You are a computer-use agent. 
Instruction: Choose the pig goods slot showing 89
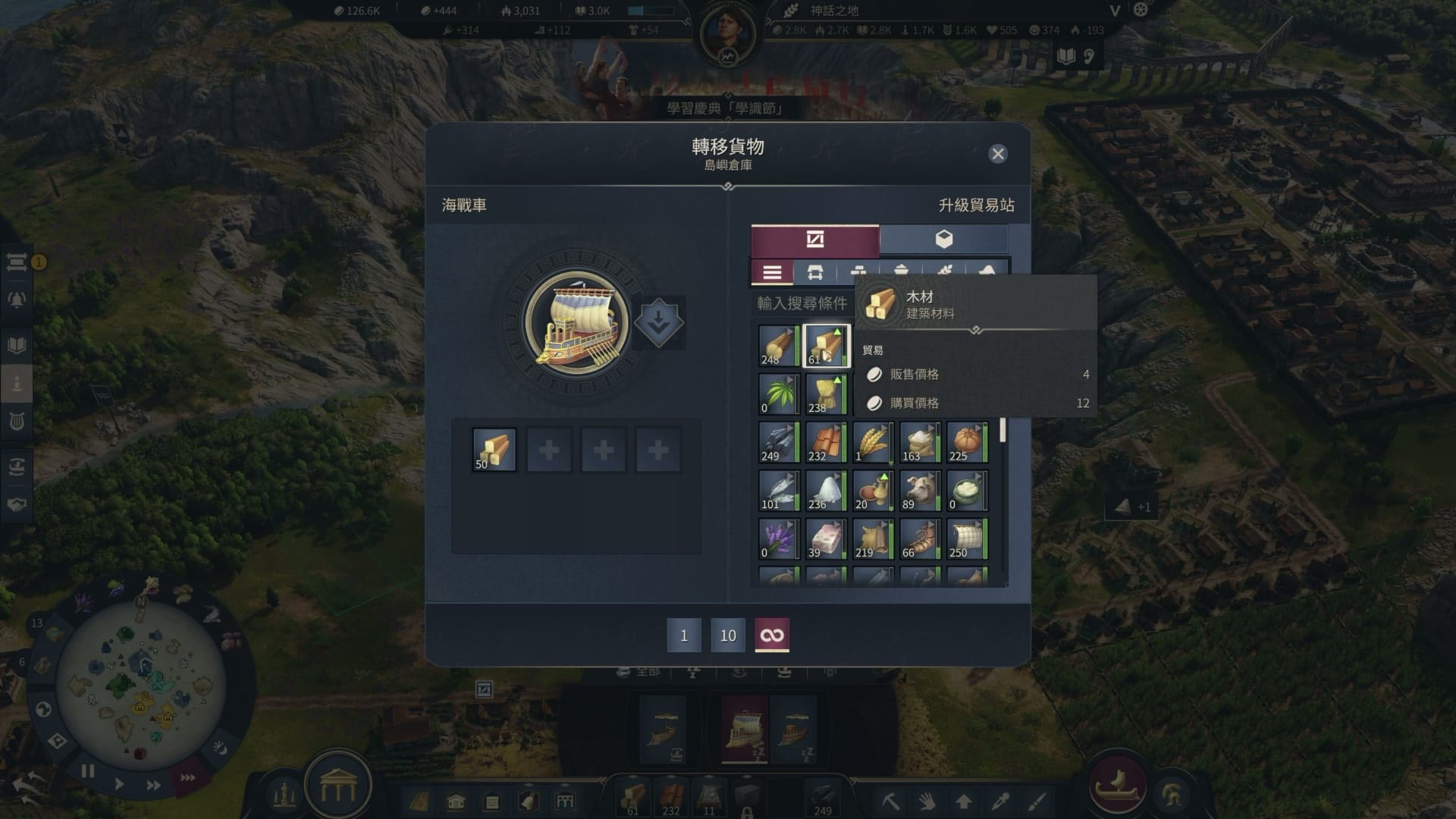(x=920, y=491)
